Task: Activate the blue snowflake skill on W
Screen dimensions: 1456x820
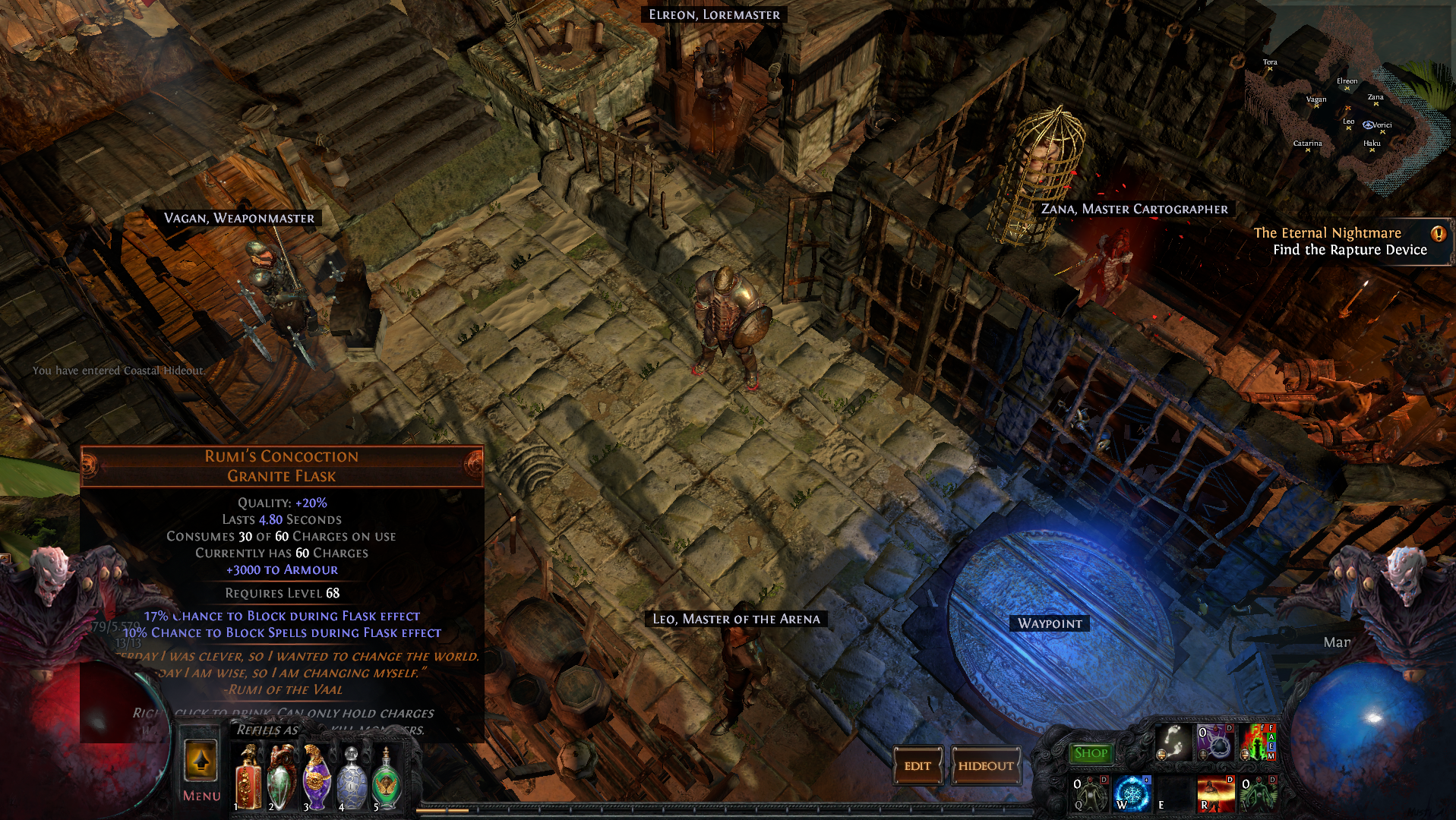Action: [1132, 793]
